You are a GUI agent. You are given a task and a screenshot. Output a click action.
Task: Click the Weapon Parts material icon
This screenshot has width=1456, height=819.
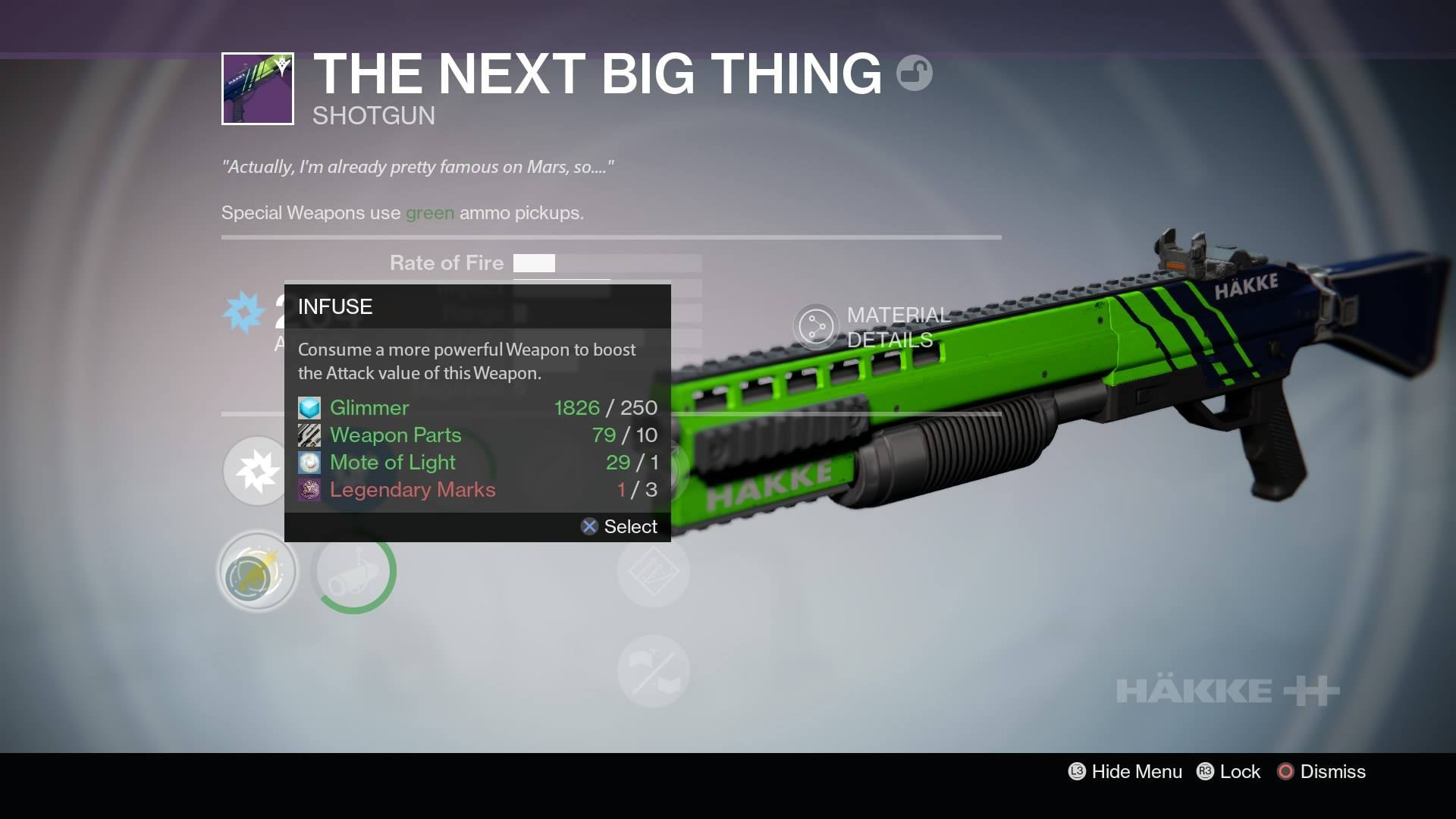pos(308,435)
